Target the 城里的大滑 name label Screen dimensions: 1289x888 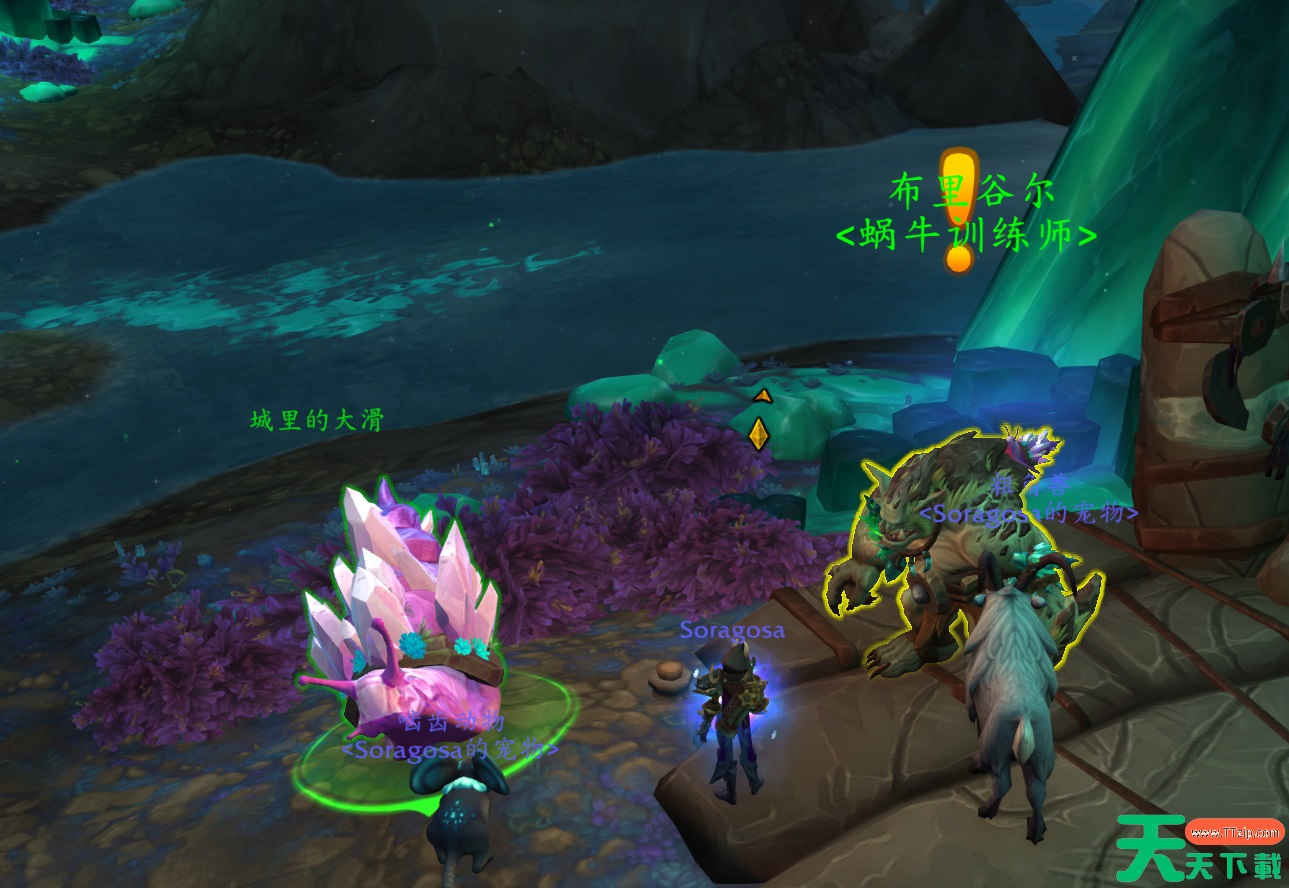point(317,420)
